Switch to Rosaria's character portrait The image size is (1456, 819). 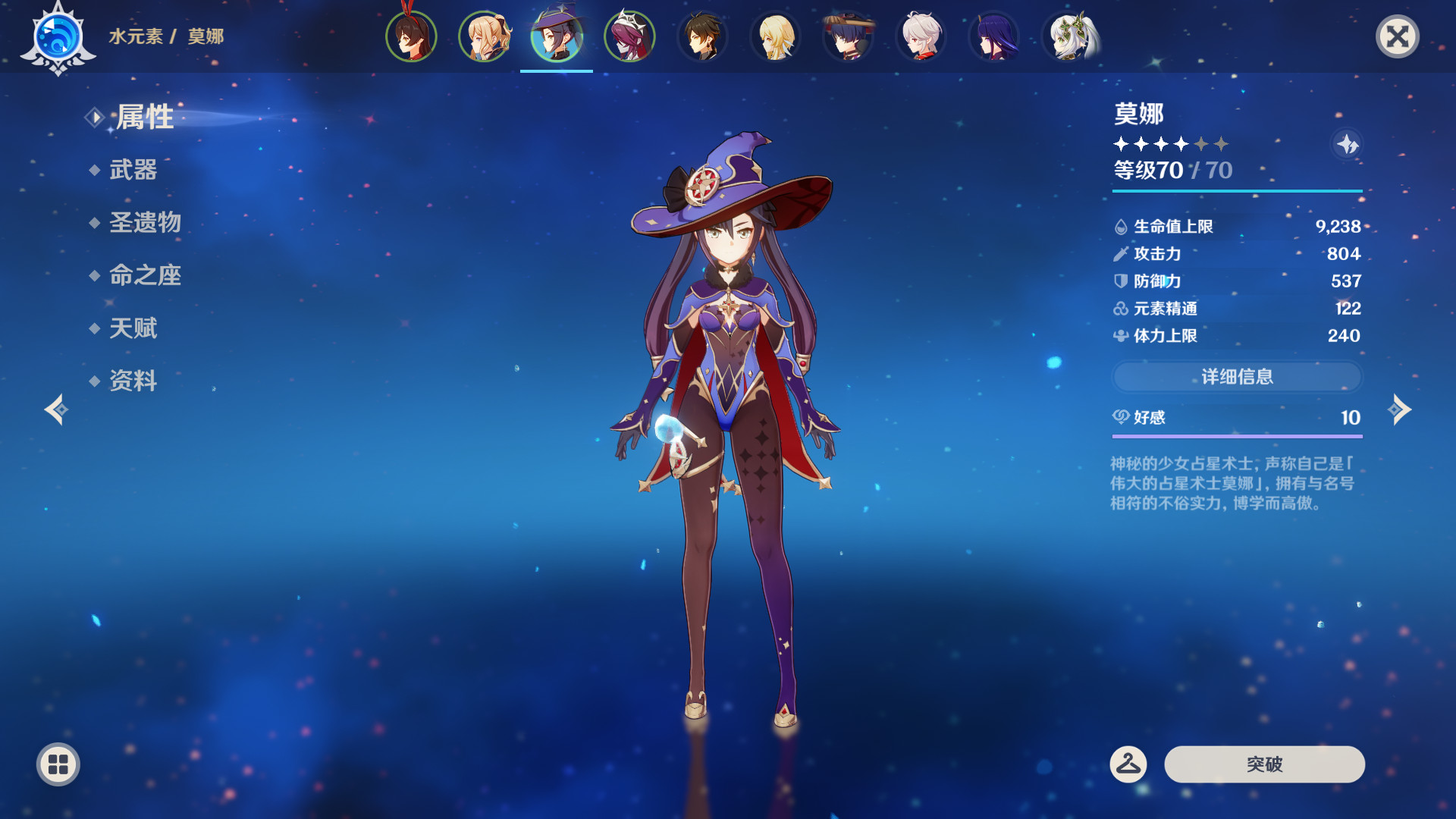coord(629,36)
